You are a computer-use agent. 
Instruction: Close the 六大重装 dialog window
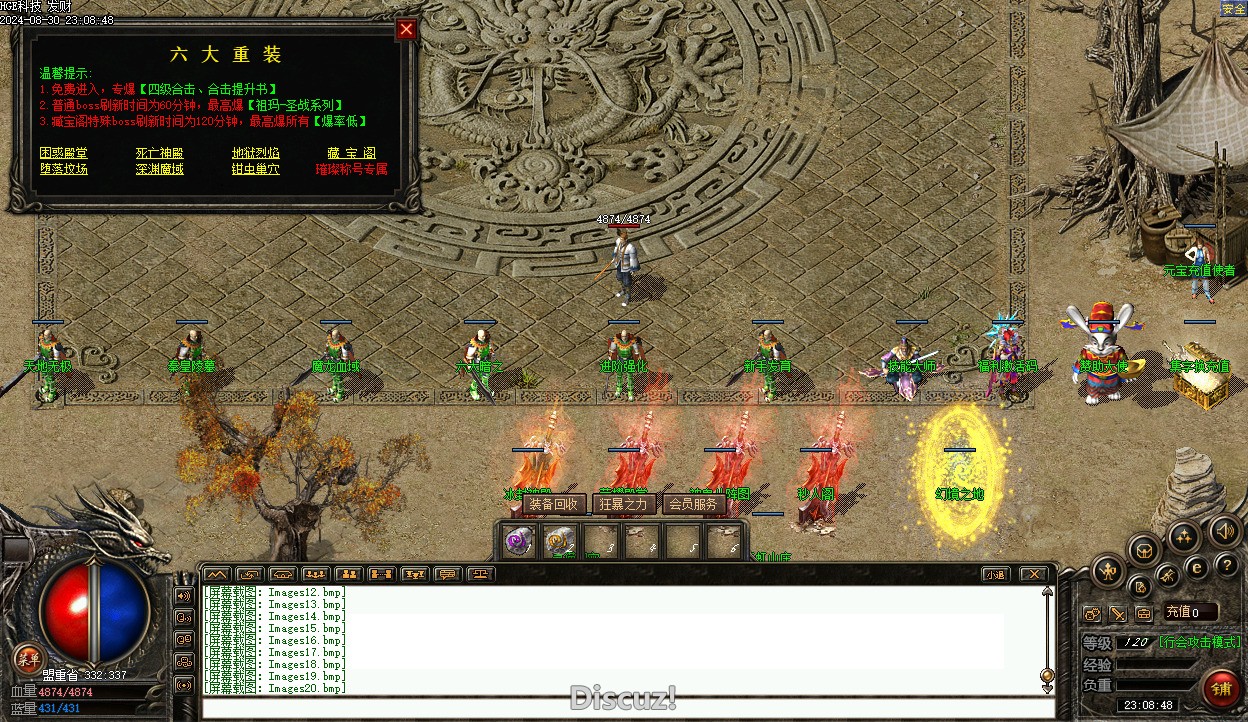point(406,30)
